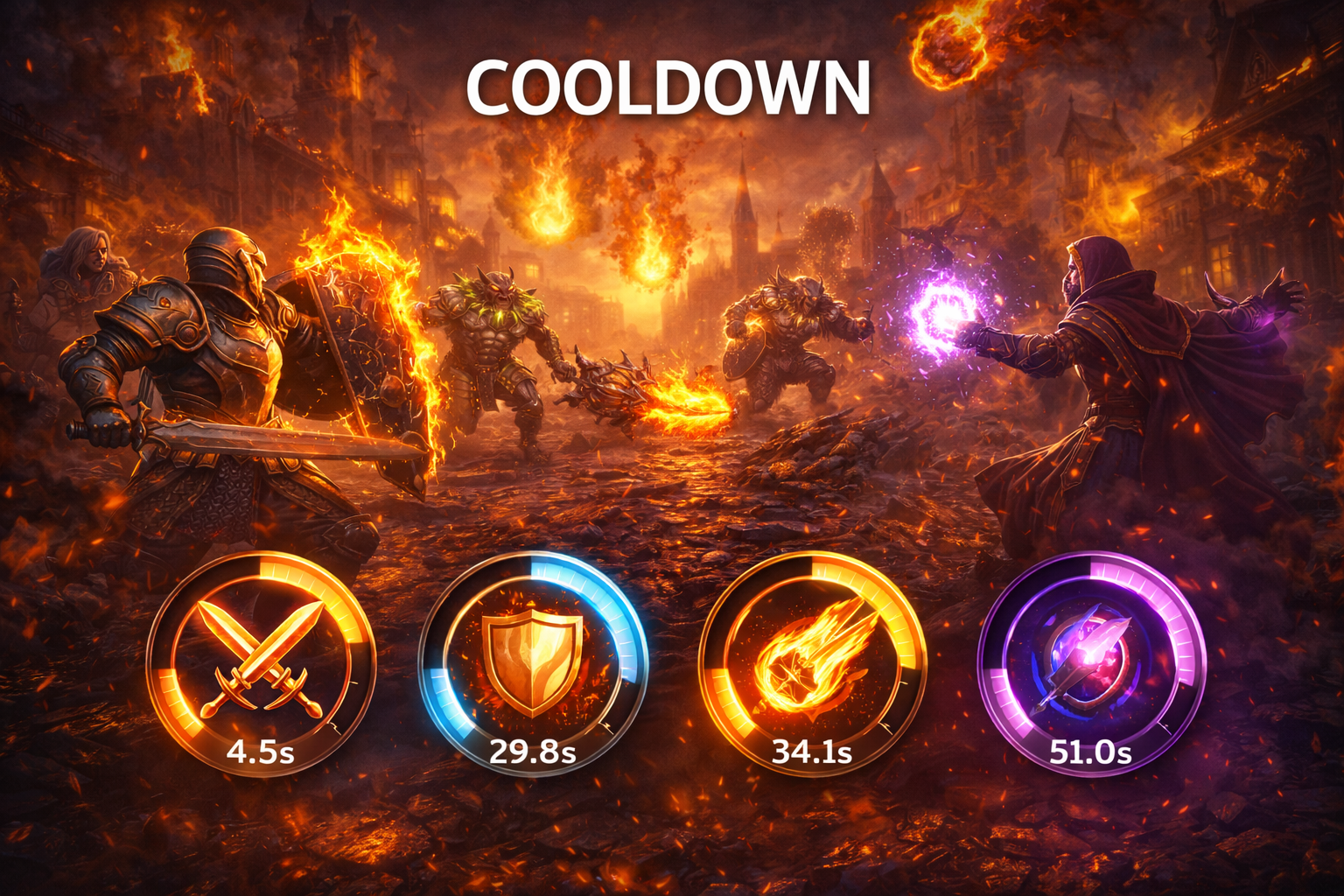Click the 34.1s timer label
The image size is (1344, 896).
coord(812,752)
